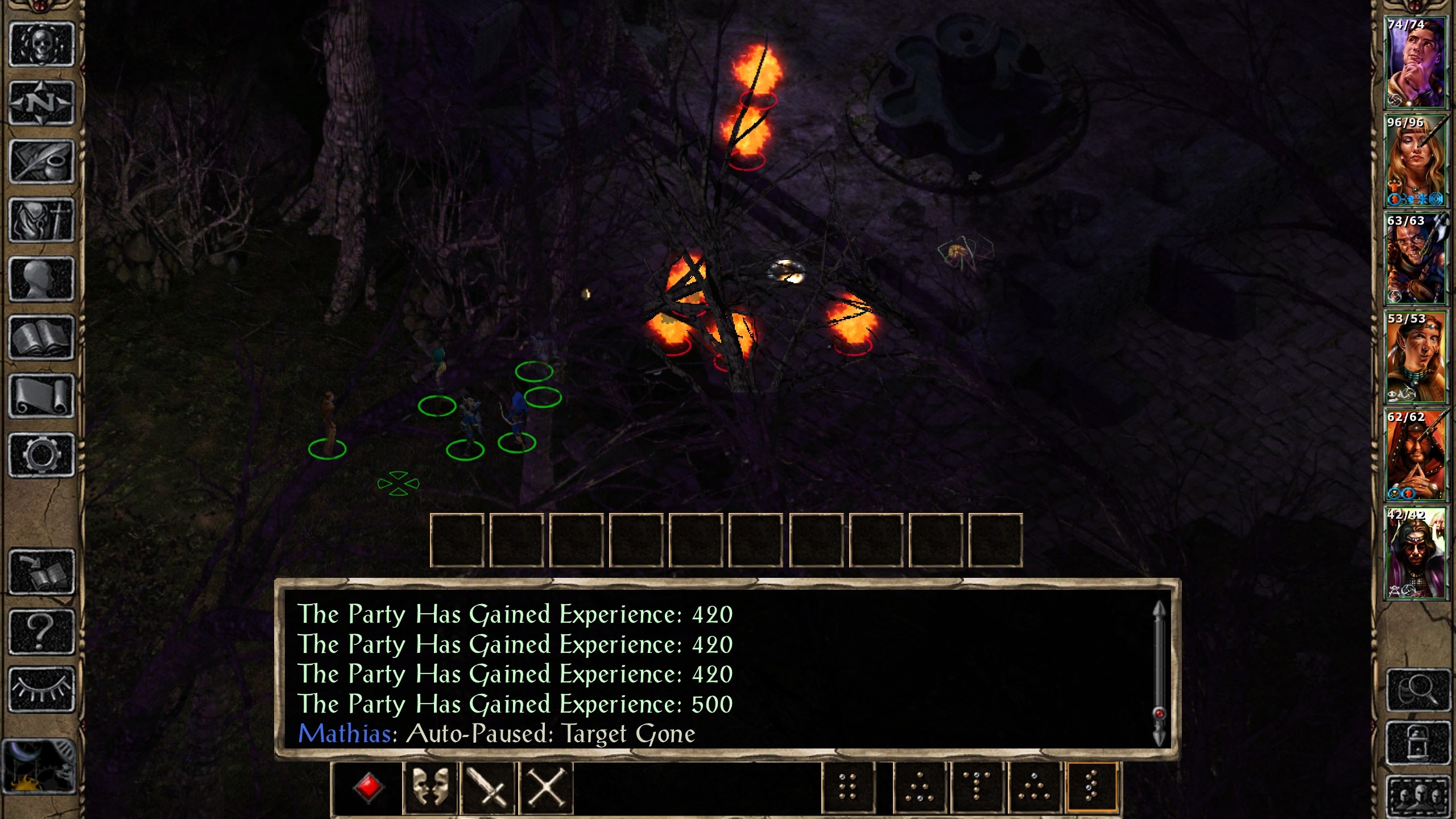Image resolution: width=1456 pixels, height=819 pixels.
Task: Click the red gem action button
Action: point(368,788)
